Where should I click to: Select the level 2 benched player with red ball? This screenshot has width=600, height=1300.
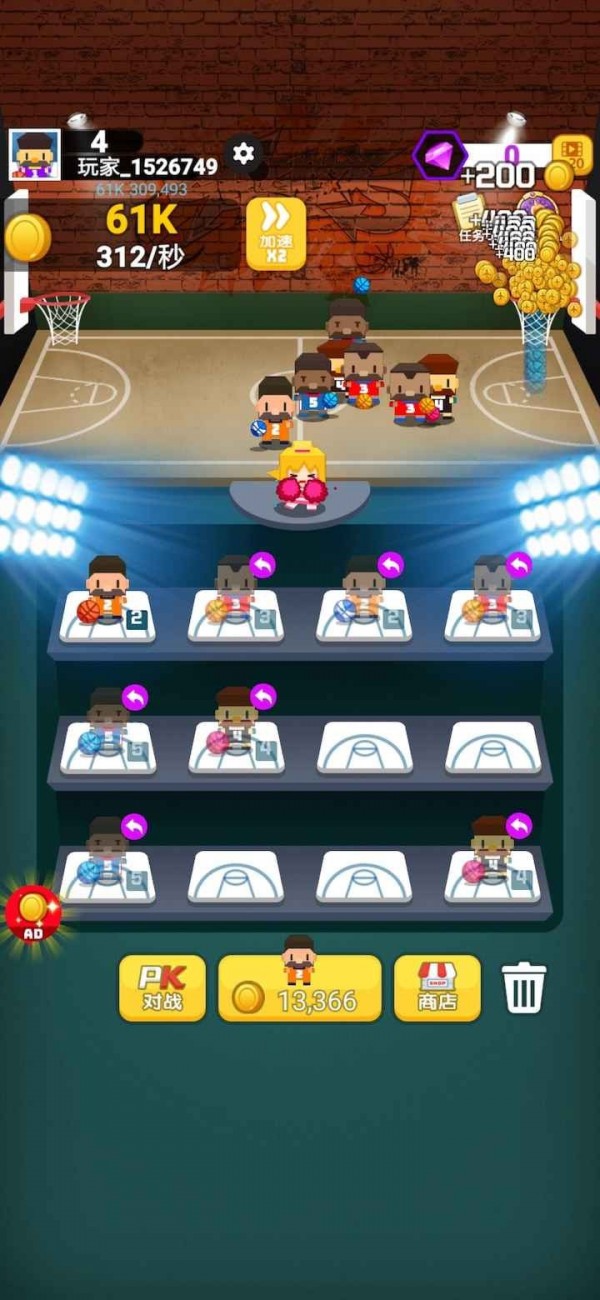[x=107, y=603]
